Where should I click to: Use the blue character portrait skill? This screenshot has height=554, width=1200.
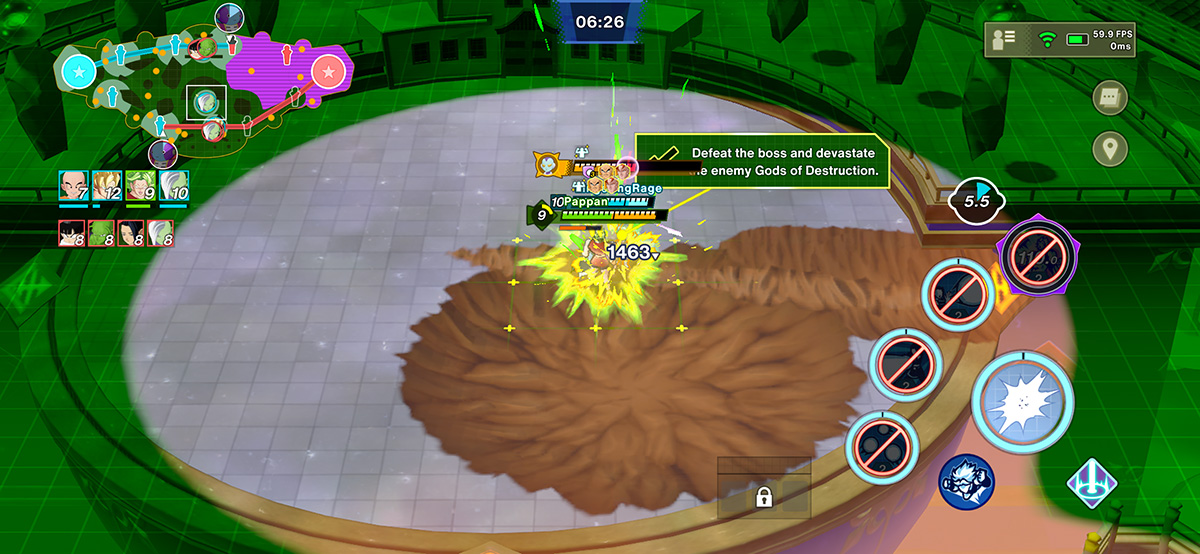click(965, 481)
